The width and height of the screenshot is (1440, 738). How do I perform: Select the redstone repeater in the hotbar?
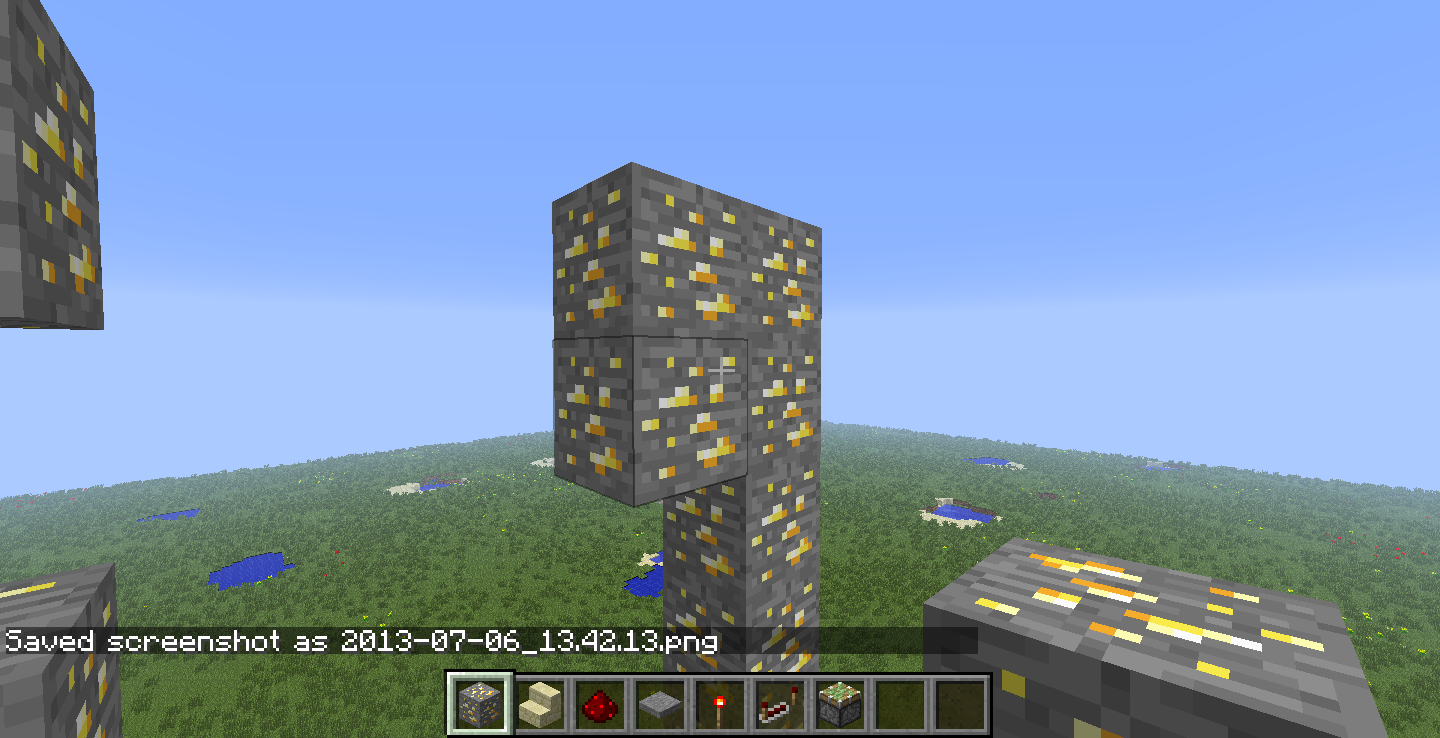pyautogui.click(x=779, y=703)
